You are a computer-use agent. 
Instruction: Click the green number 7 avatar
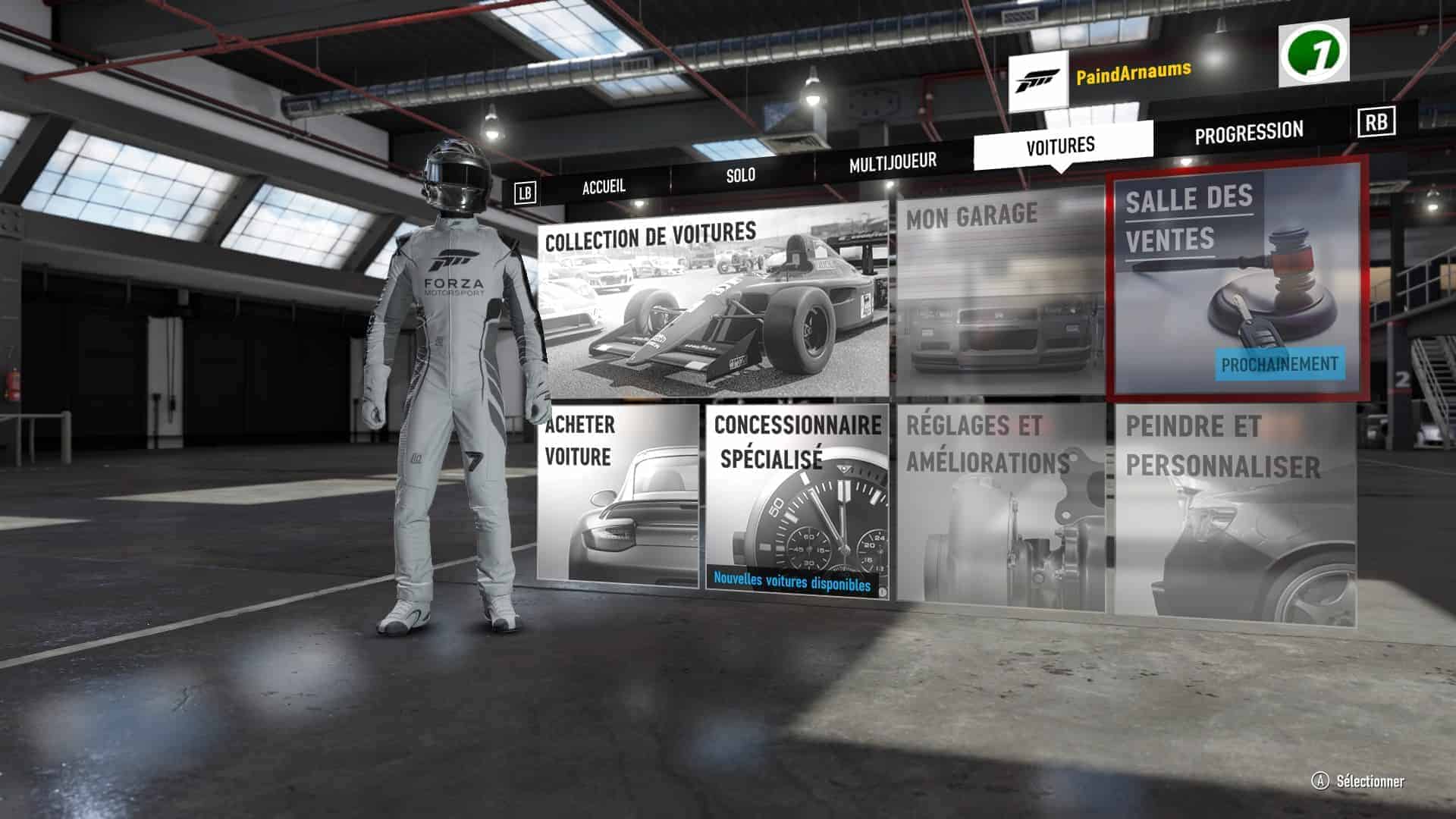coord(1313,53)
